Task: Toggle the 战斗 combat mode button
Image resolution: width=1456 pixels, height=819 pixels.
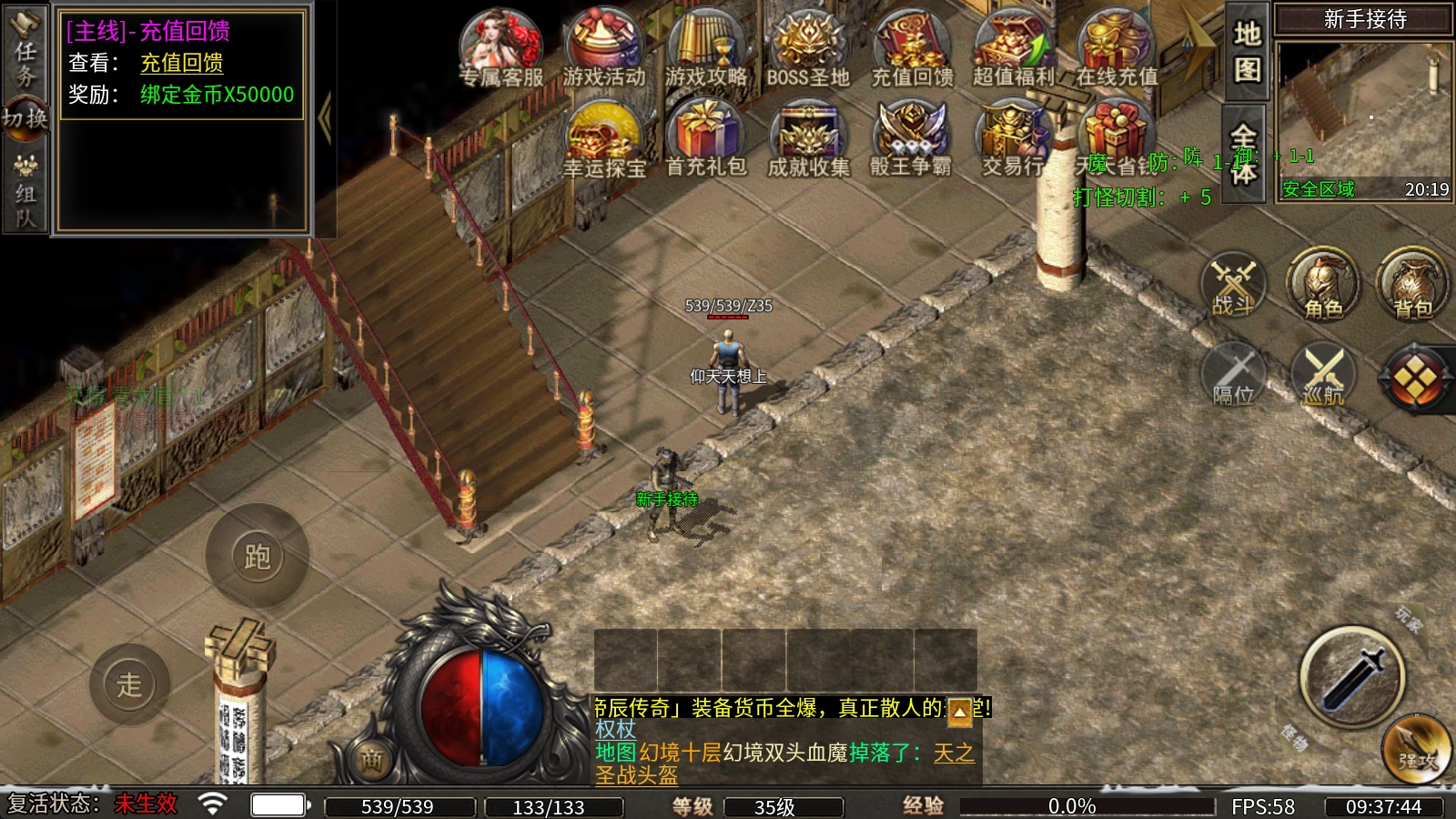Action: point(1233,284)
